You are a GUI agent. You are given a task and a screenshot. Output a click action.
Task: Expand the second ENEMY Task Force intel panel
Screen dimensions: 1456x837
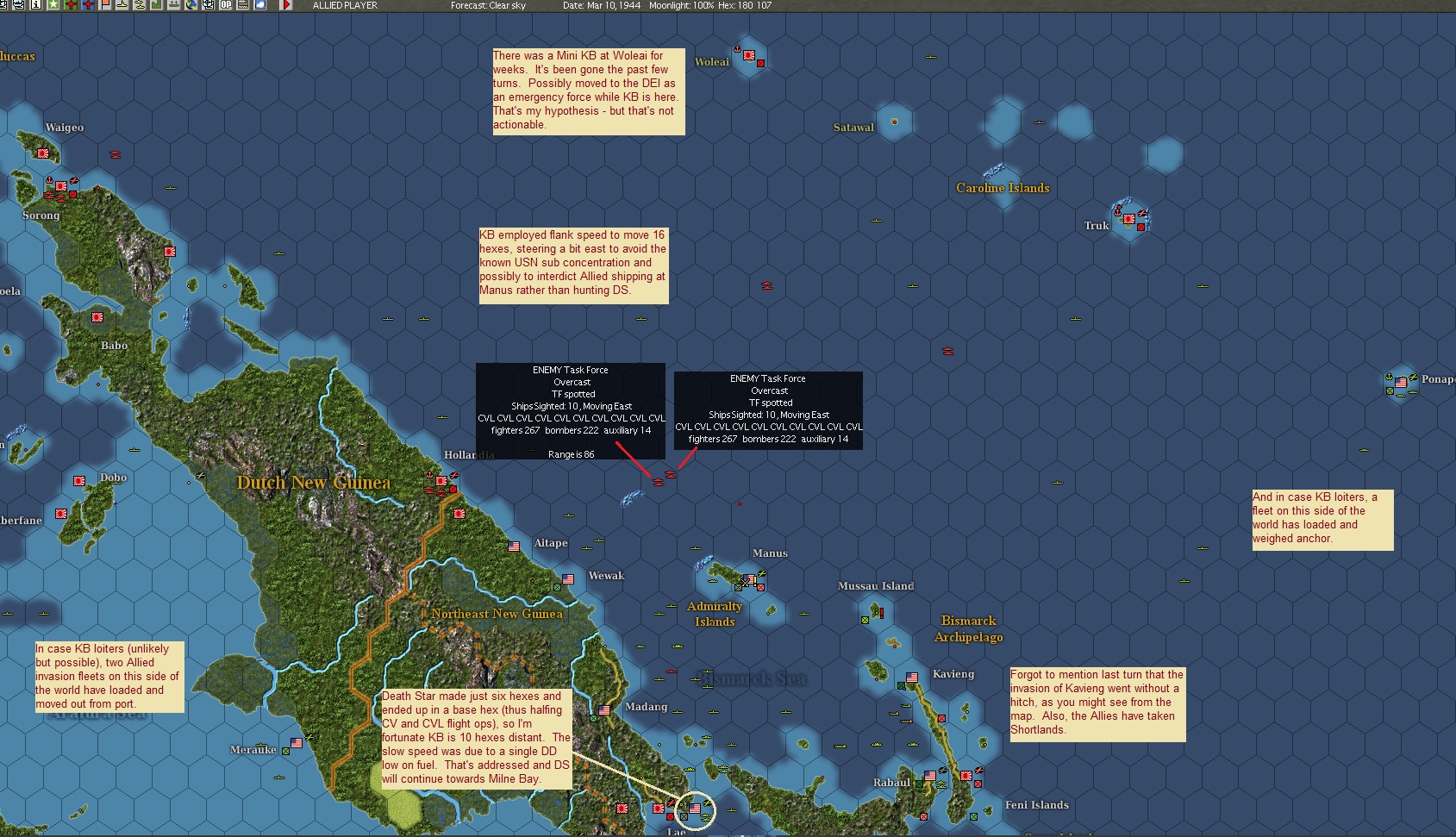click(767, 411)
